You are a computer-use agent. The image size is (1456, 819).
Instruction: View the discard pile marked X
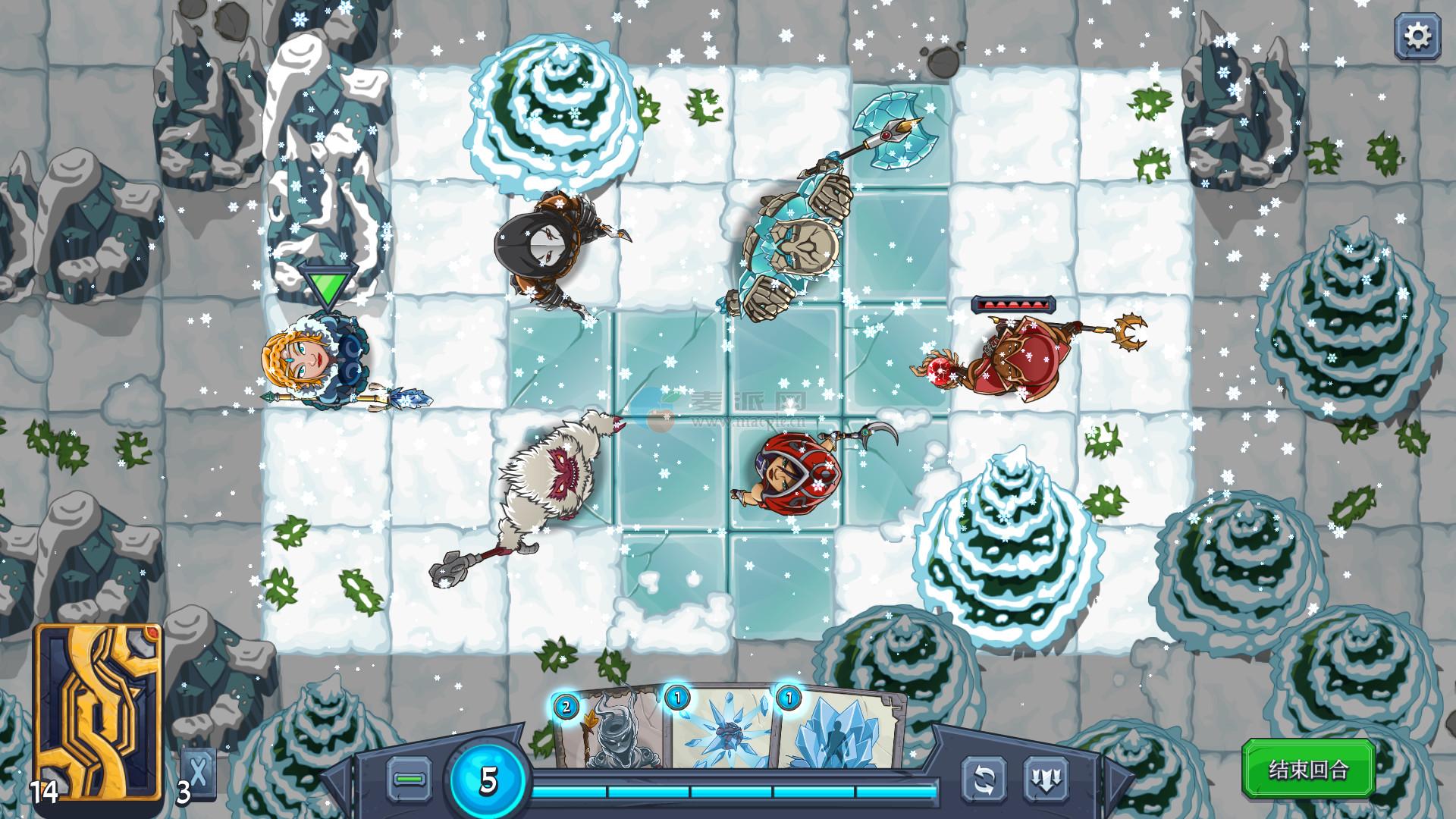coord(199,773)
